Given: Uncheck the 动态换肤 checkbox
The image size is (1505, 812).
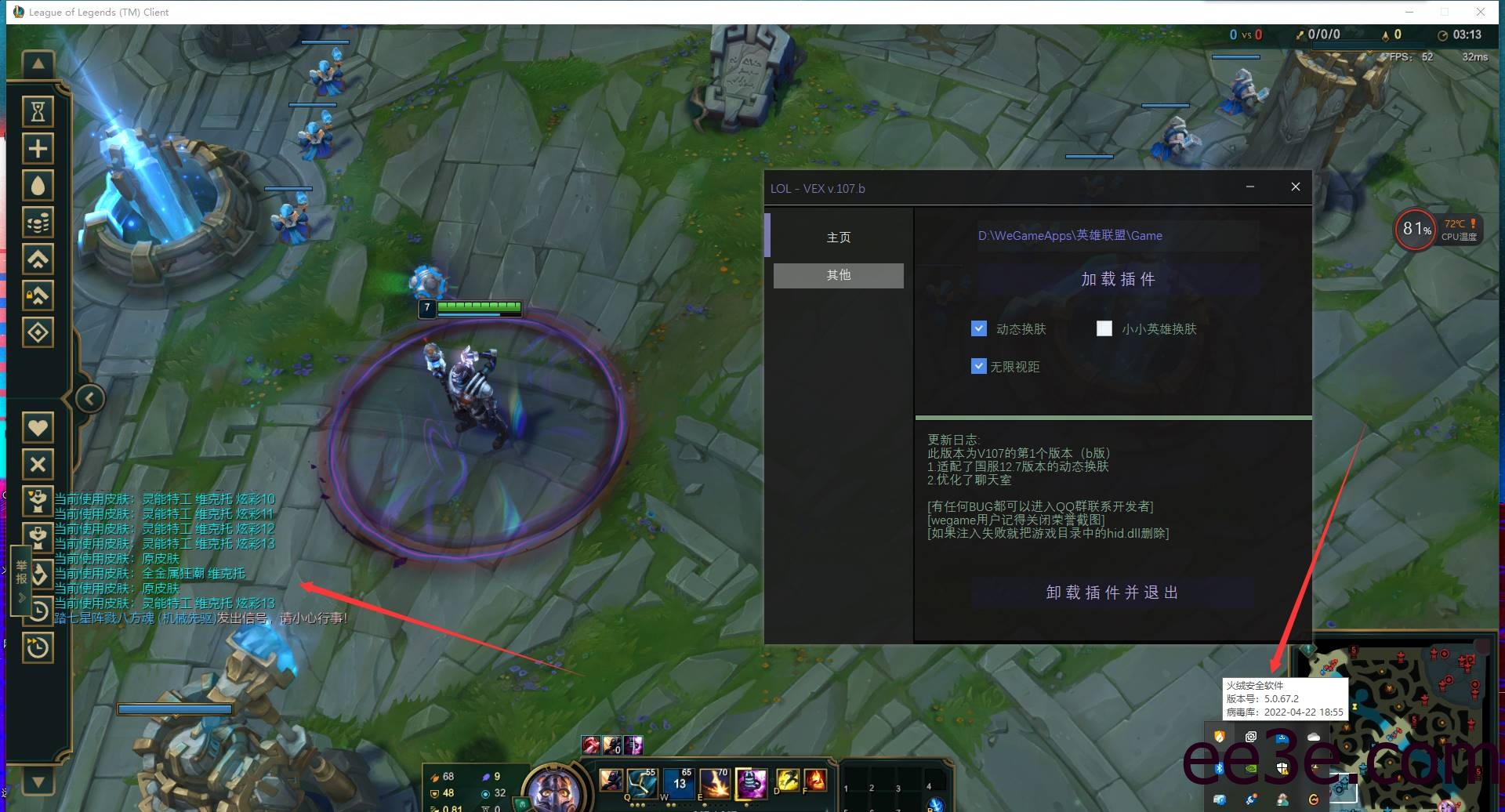Looking at the screenshot, I should click(x=978, y=328).
